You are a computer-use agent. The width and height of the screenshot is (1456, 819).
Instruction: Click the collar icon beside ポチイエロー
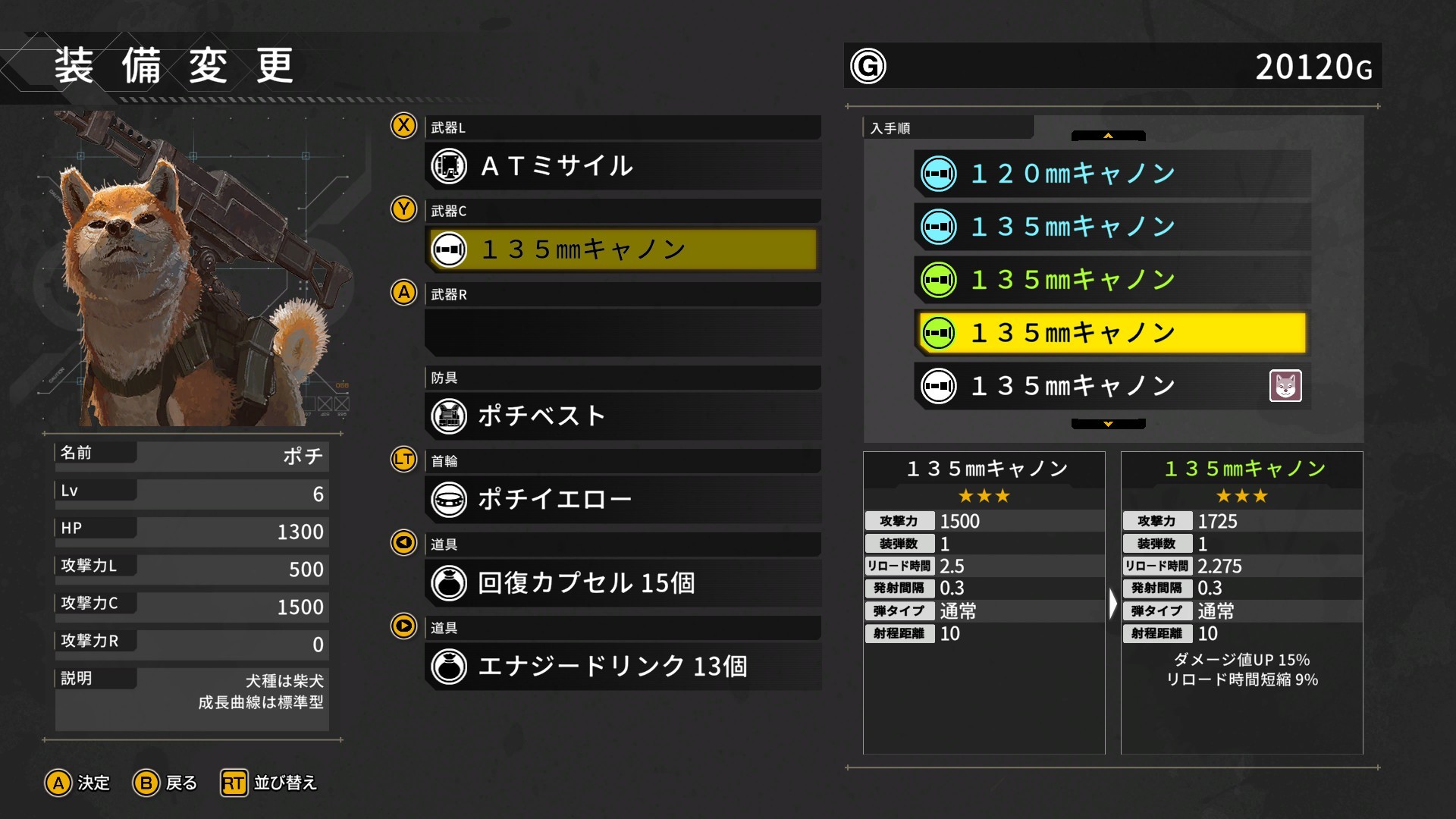click(x=449, y=499)
